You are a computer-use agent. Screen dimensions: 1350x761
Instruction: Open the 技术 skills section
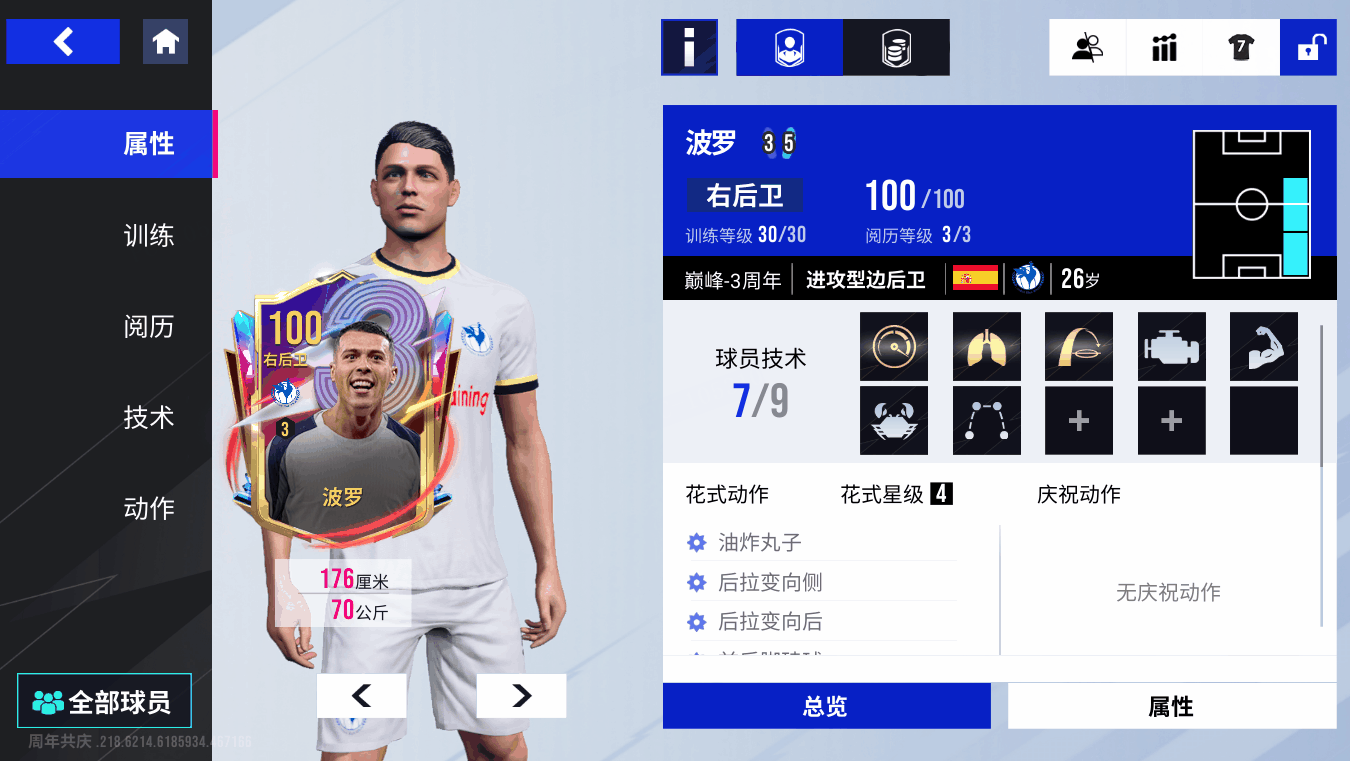coord(148,418)
